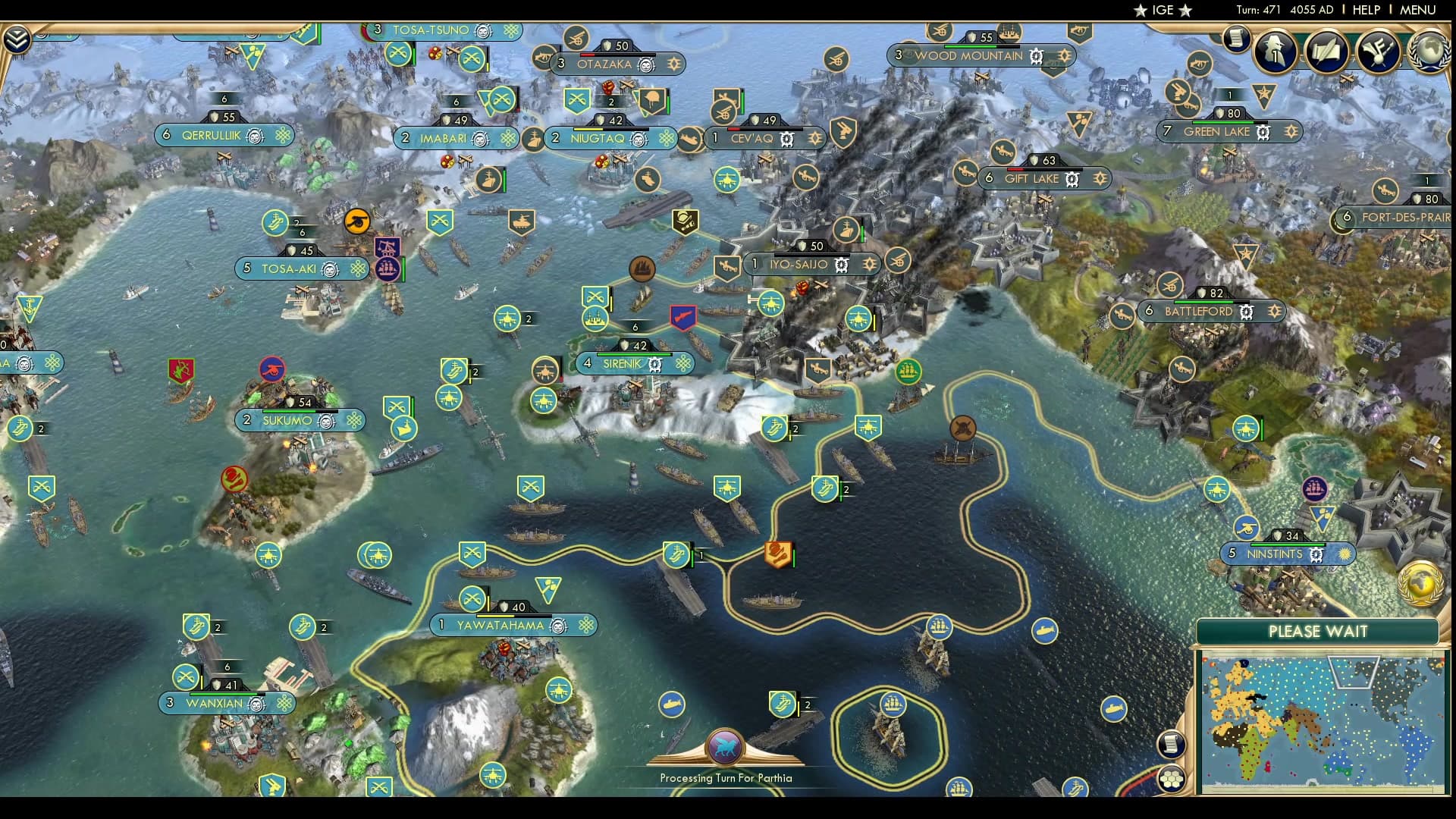Select the red missile unit flag above Sirenik
The image size is (1456, 819).
click(x=683, y=318)
